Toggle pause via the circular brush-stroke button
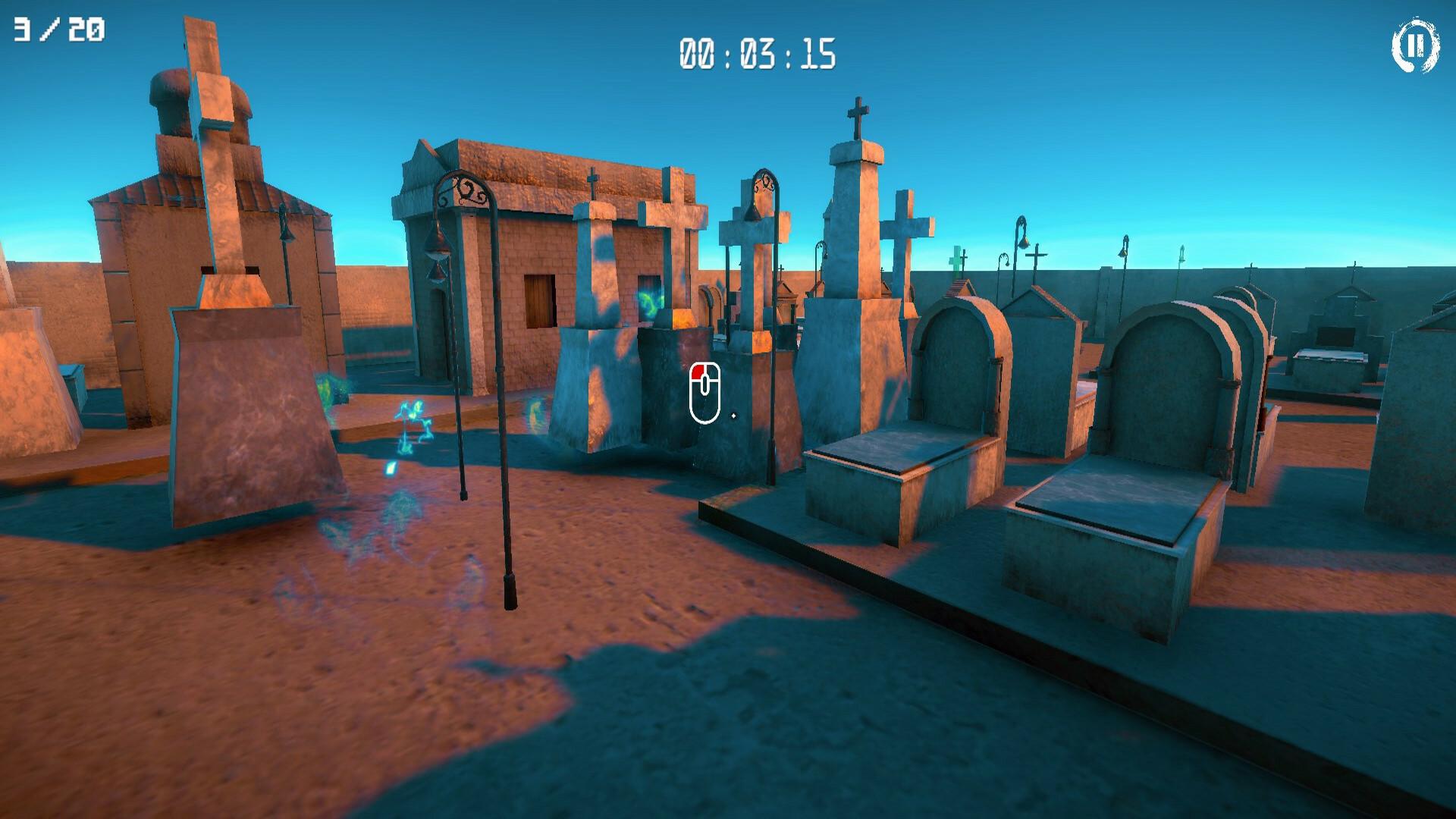This screenshot has height=819, width=1456. pos(1415,47)
